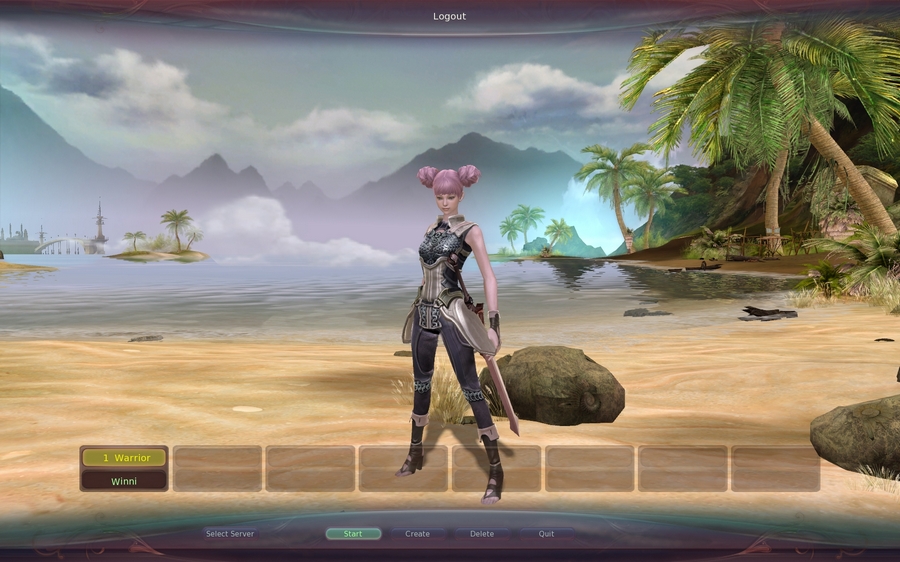This screenshot has width=900, height=562.
Task: Quit the game
Action: [x=546, y=534]
